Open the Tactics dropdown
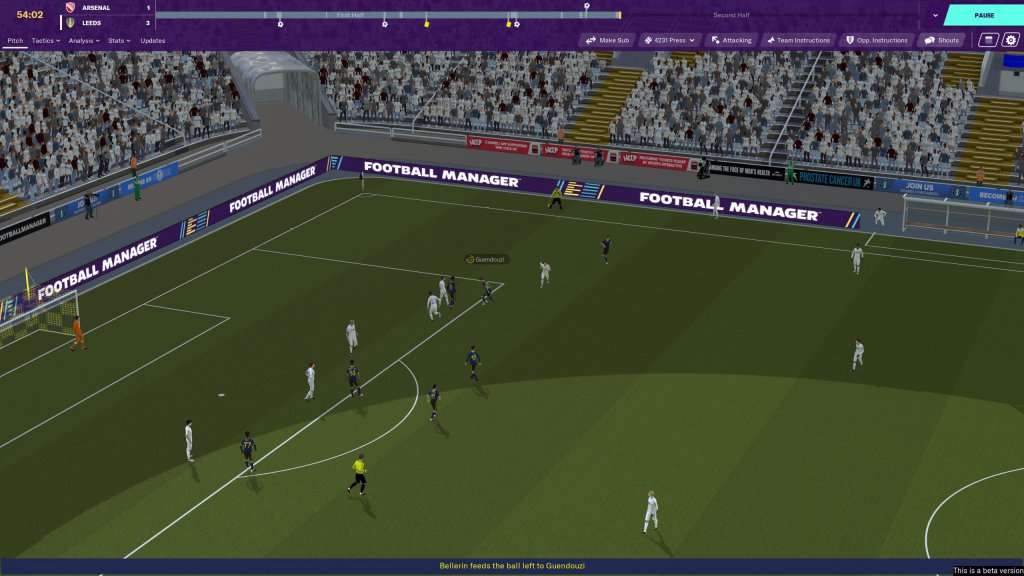The image size is (1024, 576). tap(45, 41)
